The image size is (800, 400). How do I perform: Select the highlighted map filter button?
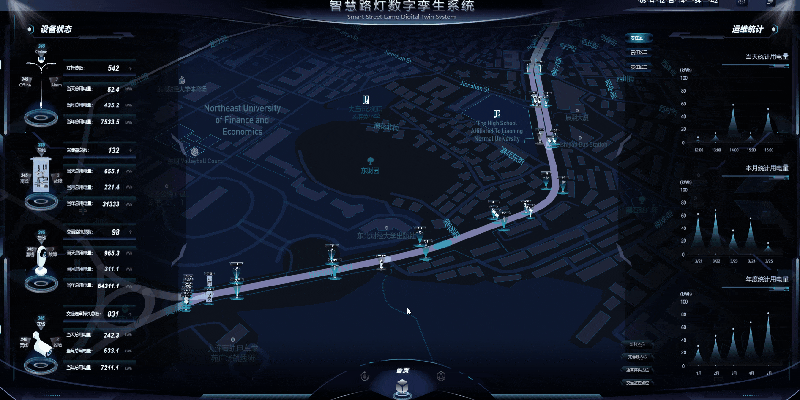click(637, 37)
